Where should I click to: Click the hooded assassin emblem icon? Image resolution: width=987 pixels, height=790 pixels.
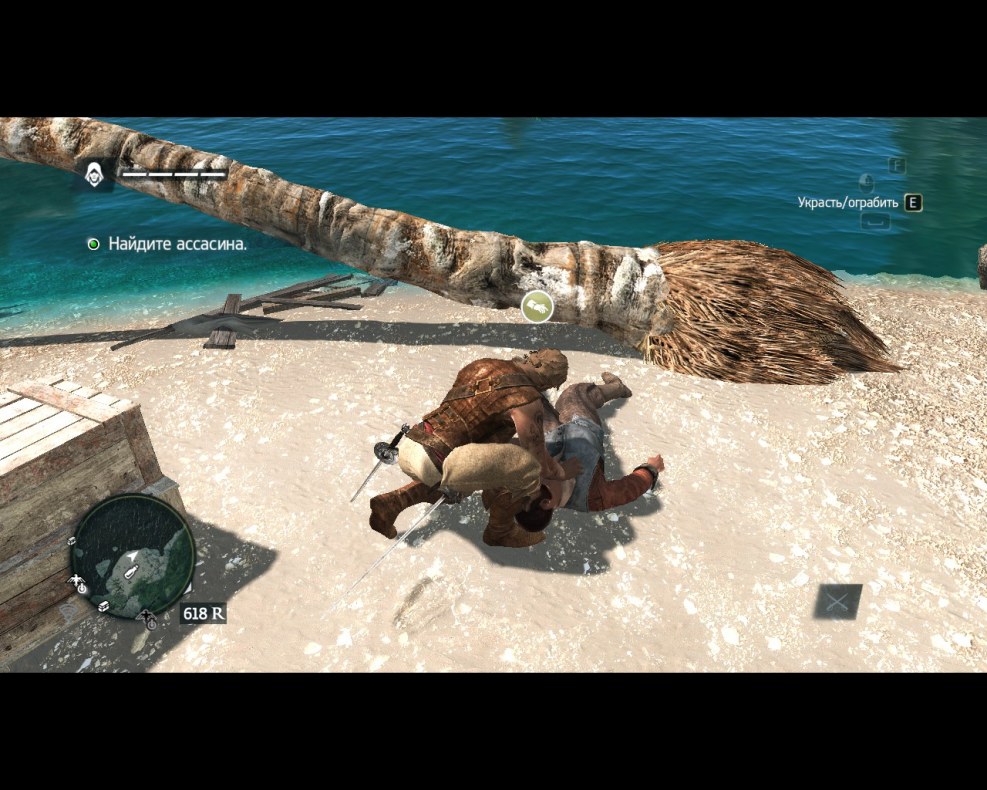pos(94,174)
